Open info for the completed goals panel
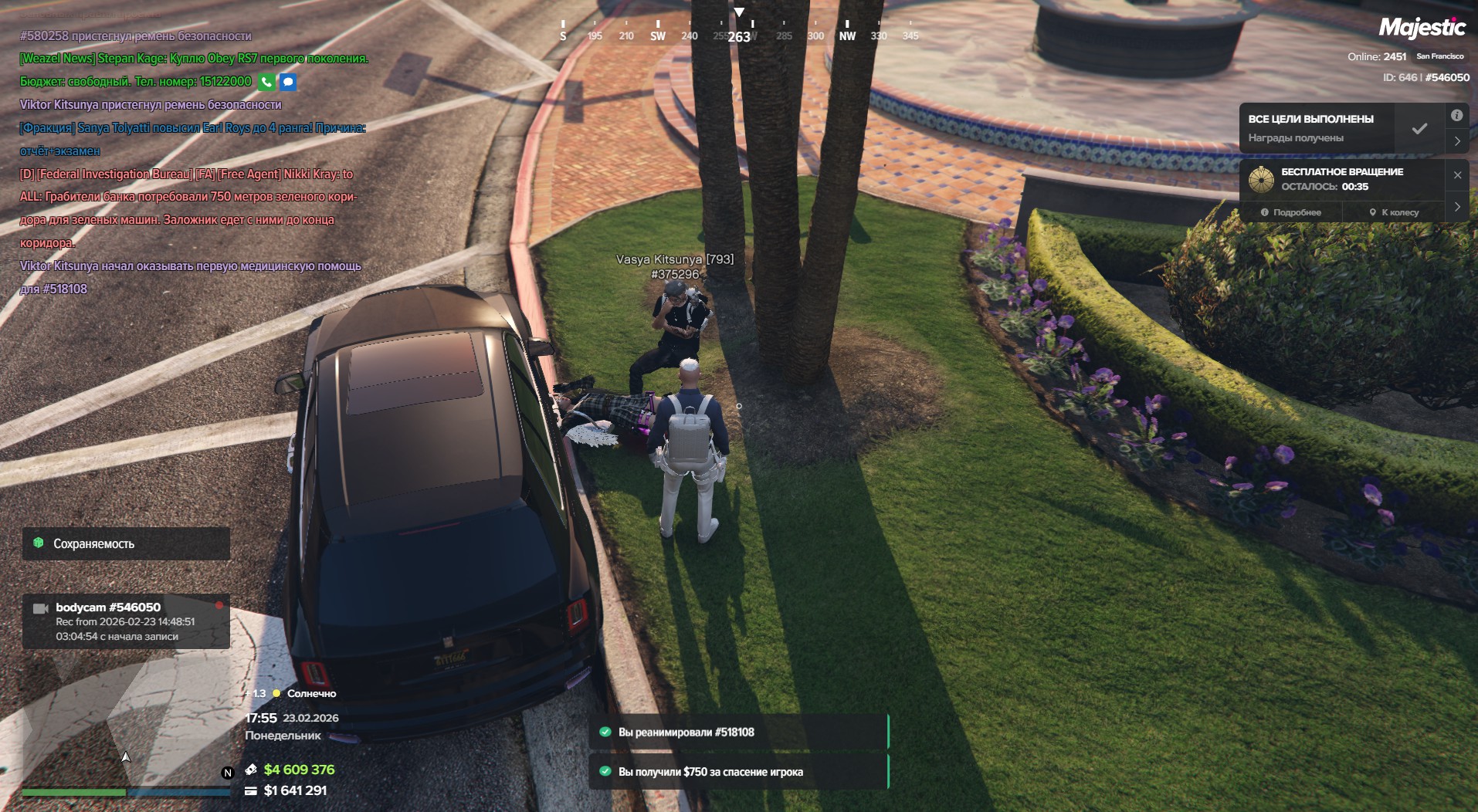This screenshot has width=1478, height=812. [1456, 116]
